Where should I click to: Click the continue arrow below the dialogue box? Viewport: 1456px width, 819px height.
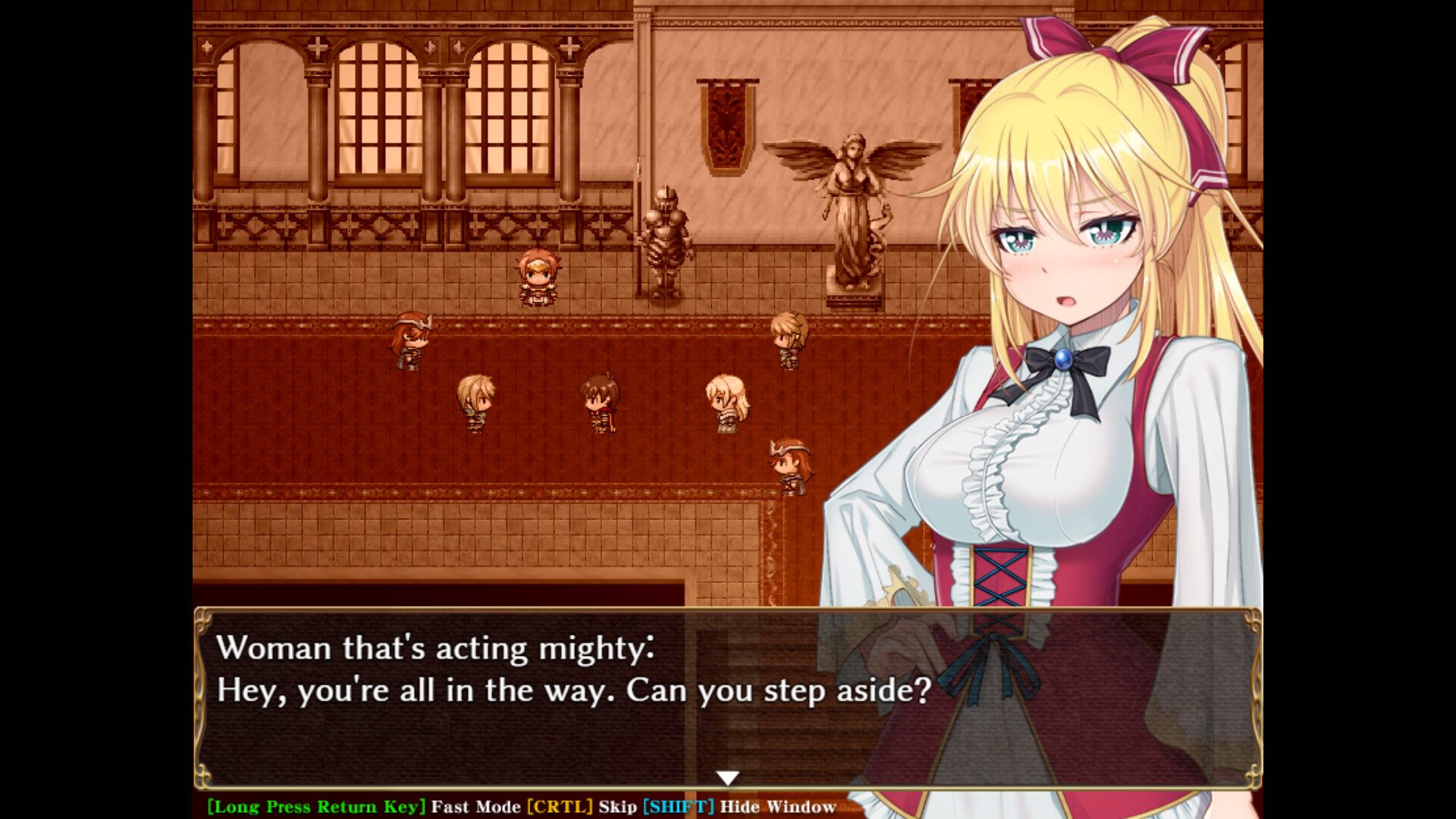pyautogui.click(x=728, y=777)
